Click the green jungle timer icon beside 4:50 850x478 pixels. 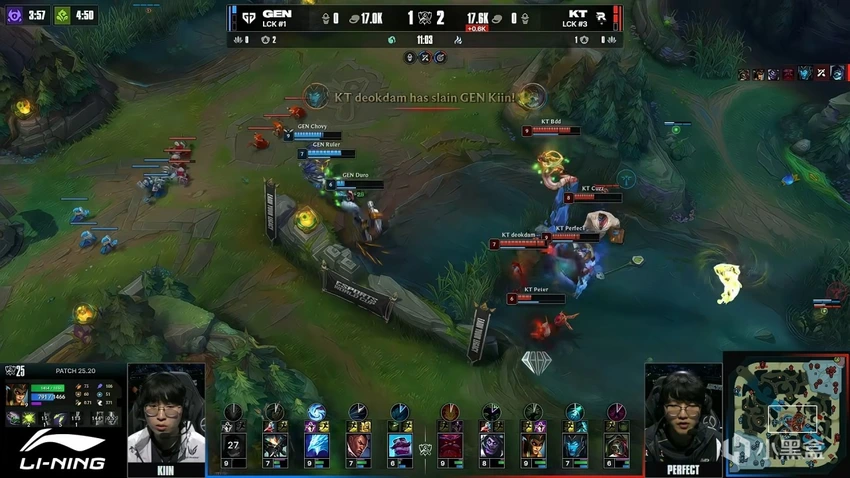[60, 15]
